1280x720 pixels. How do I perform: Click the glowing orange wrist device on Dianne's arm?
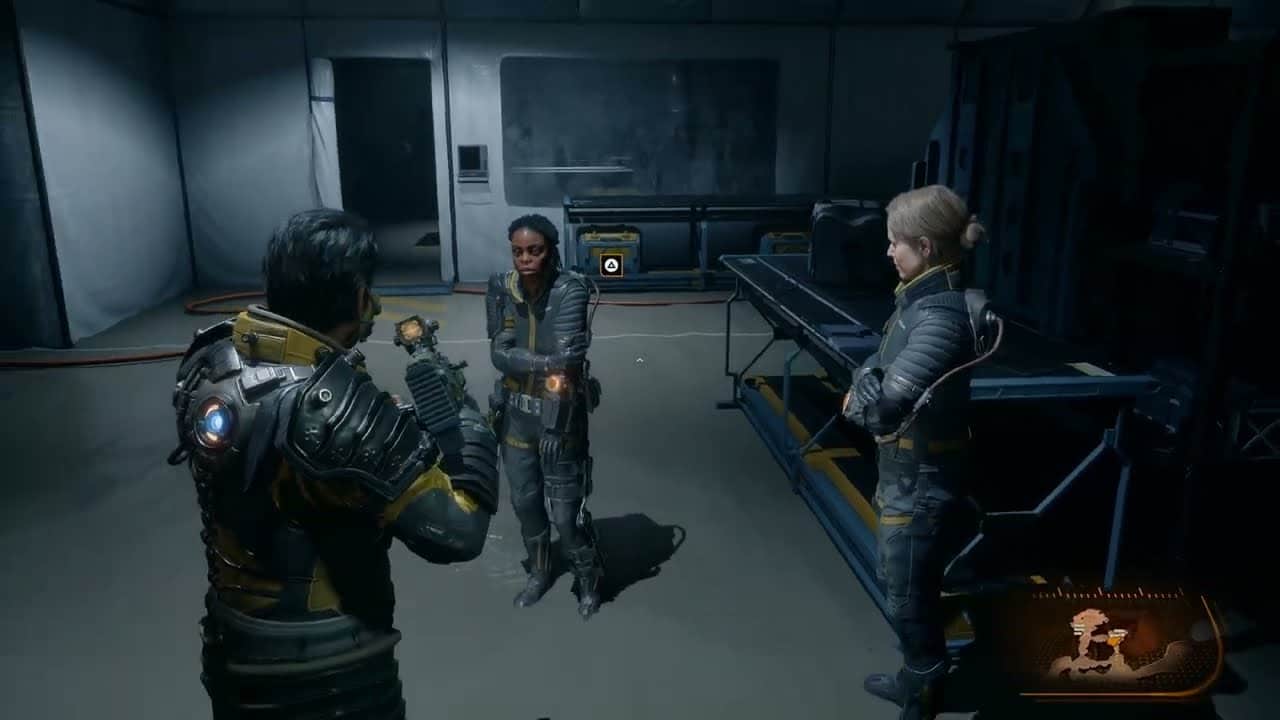click(558, 378)
